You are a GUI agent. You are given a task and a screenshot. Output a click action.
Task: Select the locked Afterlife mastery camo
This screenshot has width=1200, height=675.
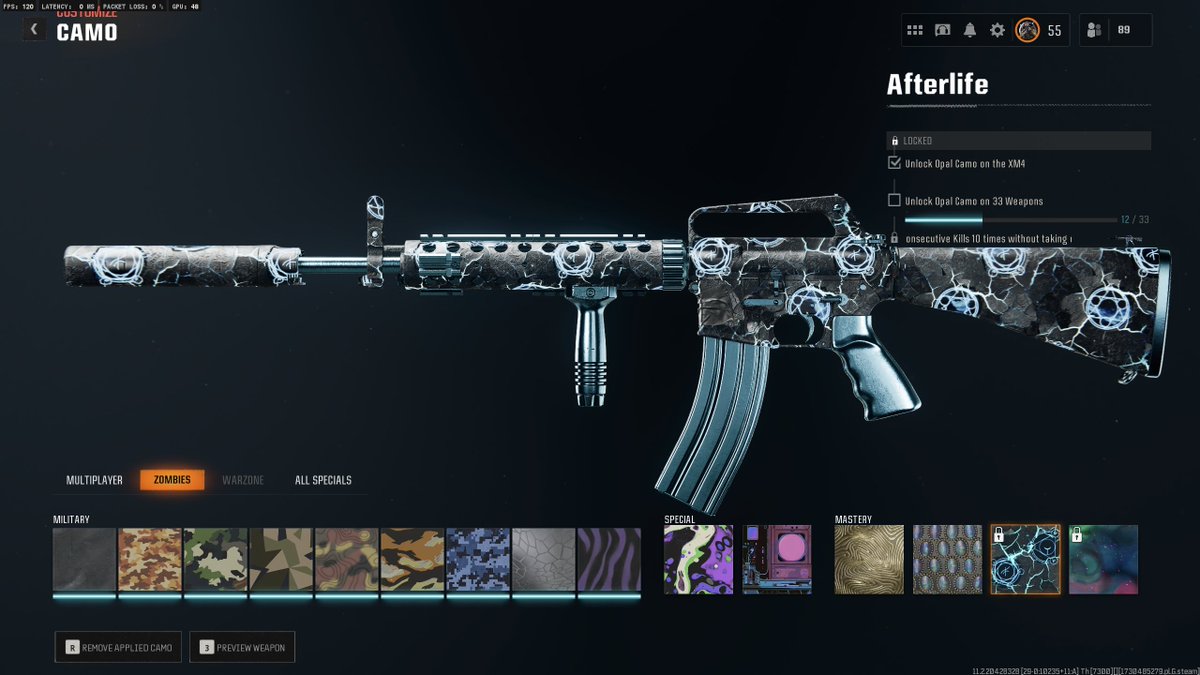(x=1025, y=559)
